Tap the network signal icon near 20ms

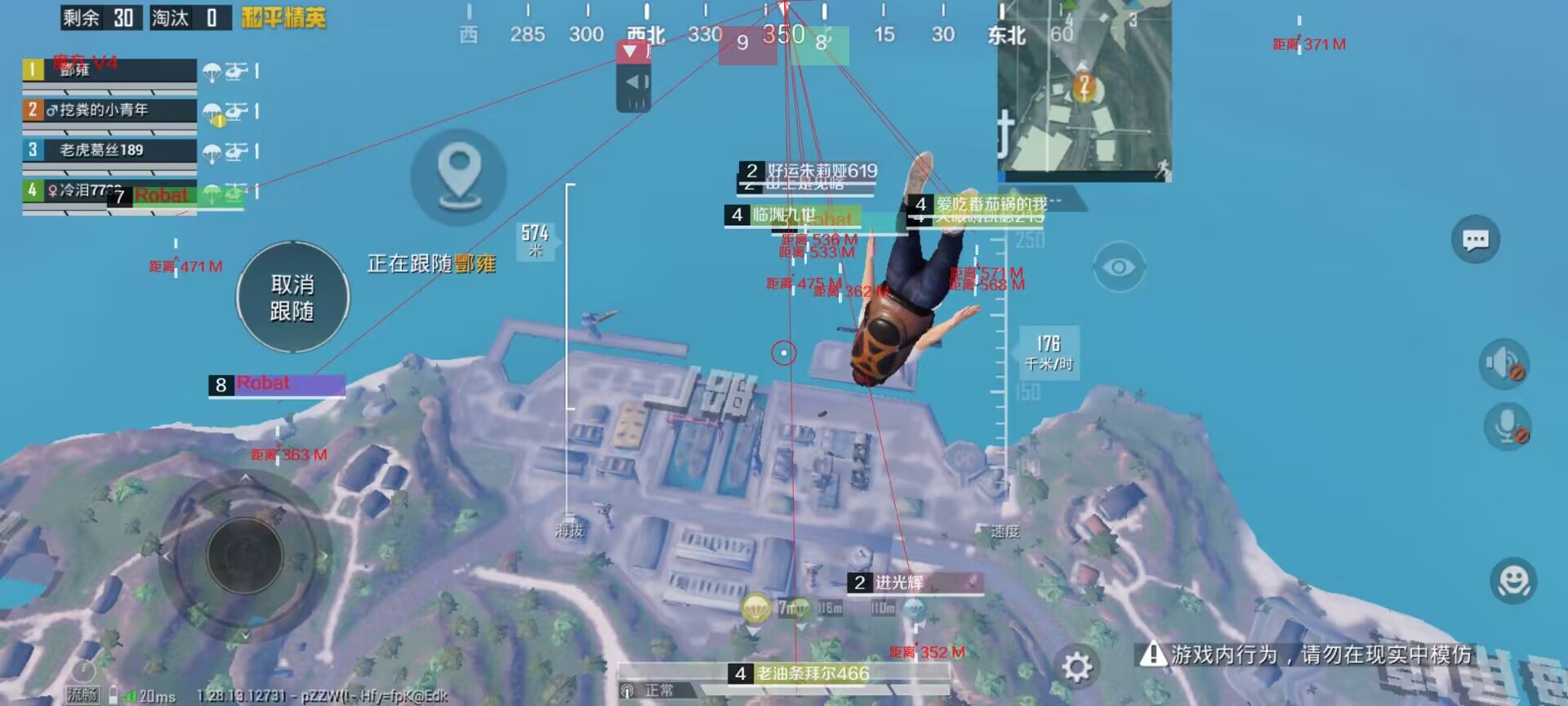(131, 694)
